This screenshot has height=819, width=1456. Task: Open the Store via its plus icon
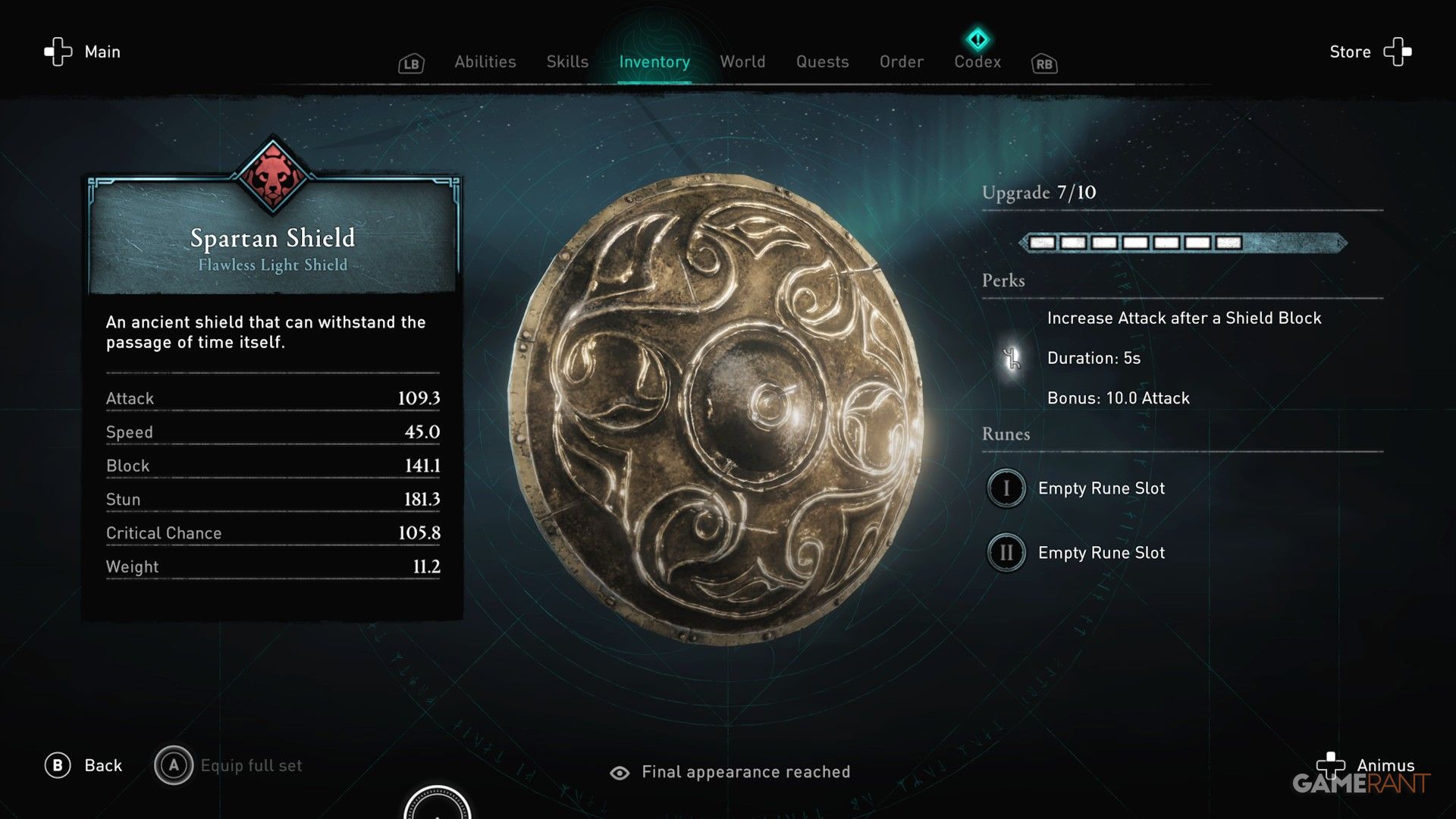1398,52
